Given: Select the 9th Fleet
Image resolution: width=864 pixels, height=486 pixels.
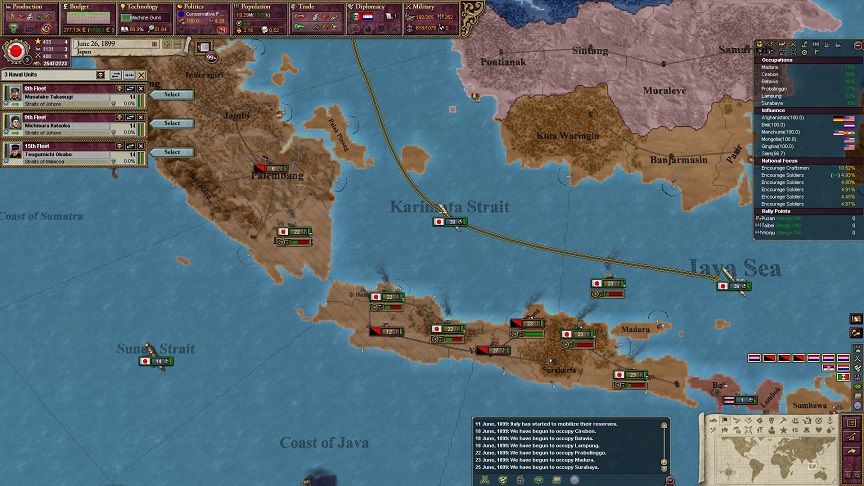Looking at the screenshot, I should (172, 123).
